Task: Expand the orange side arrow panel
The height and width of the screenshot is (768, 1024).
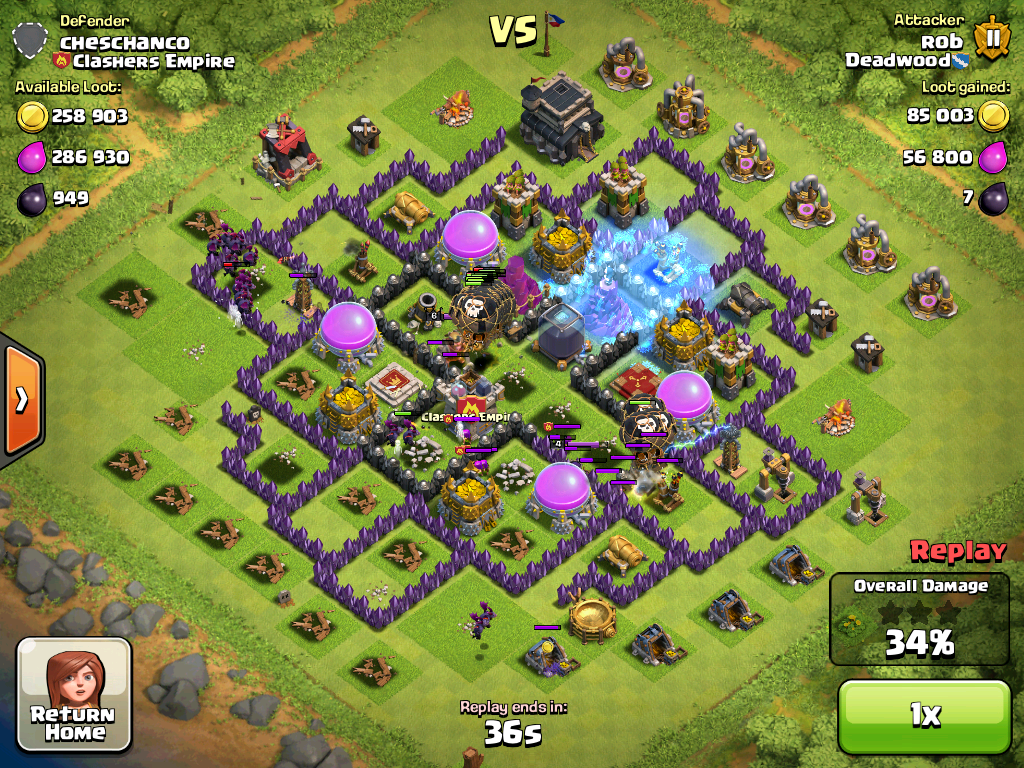Action: (21, 400)
